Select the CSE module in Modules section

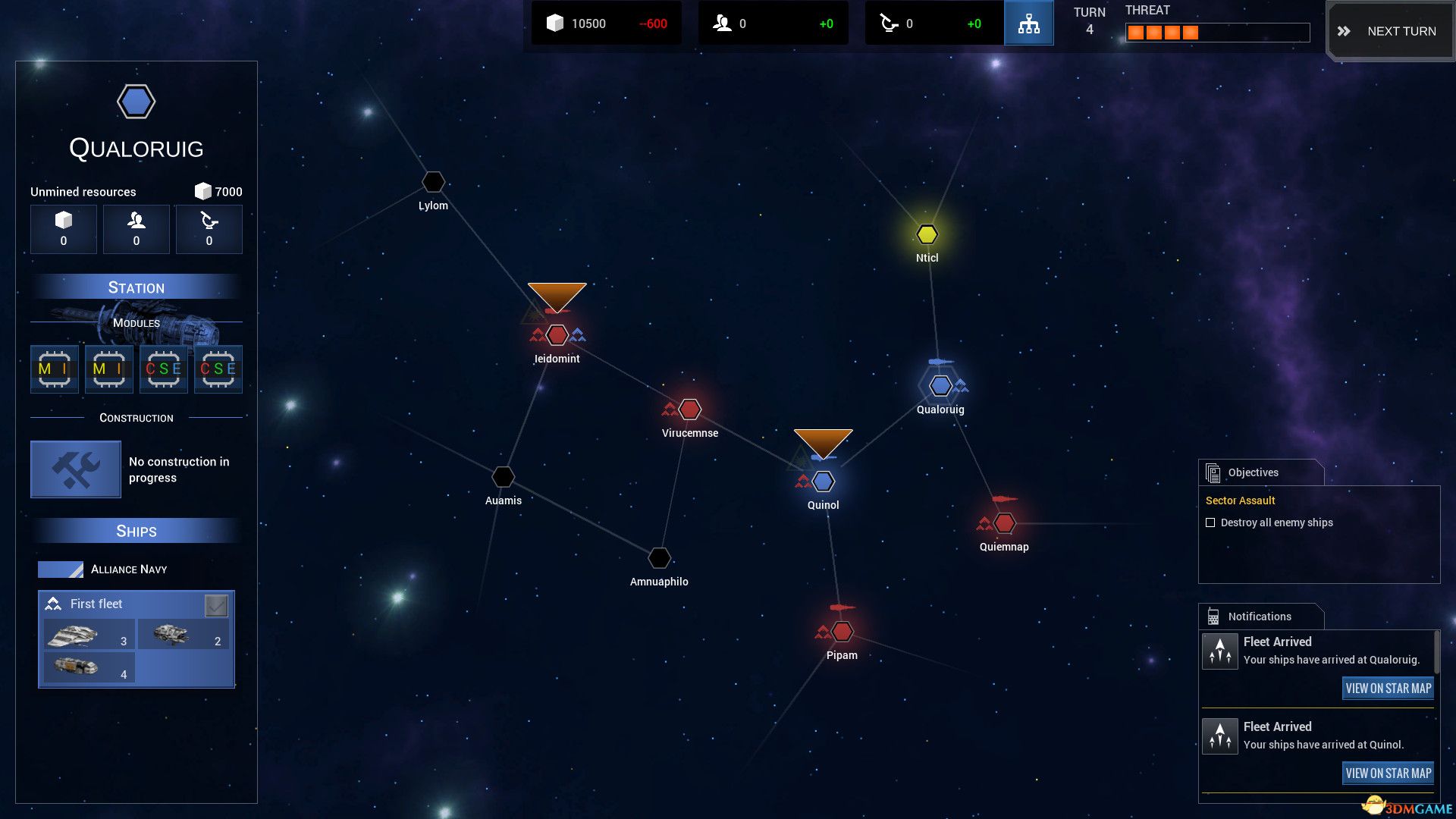[163, 369]
